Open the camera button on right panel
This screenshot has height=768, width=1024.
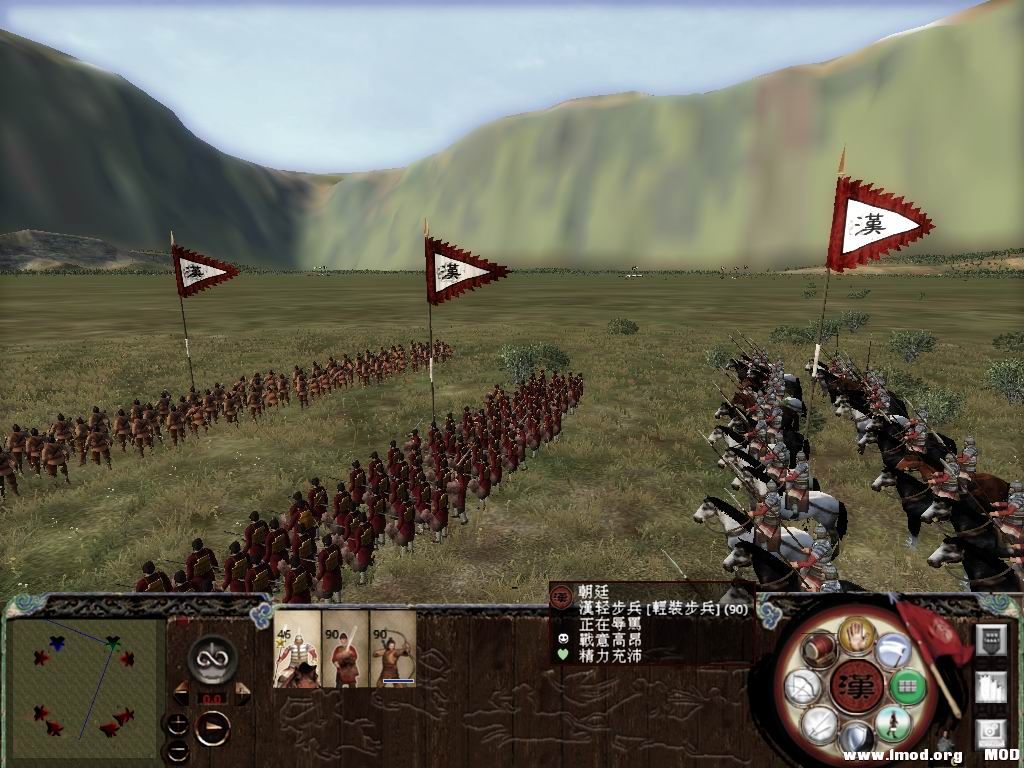tap(990, 732)
